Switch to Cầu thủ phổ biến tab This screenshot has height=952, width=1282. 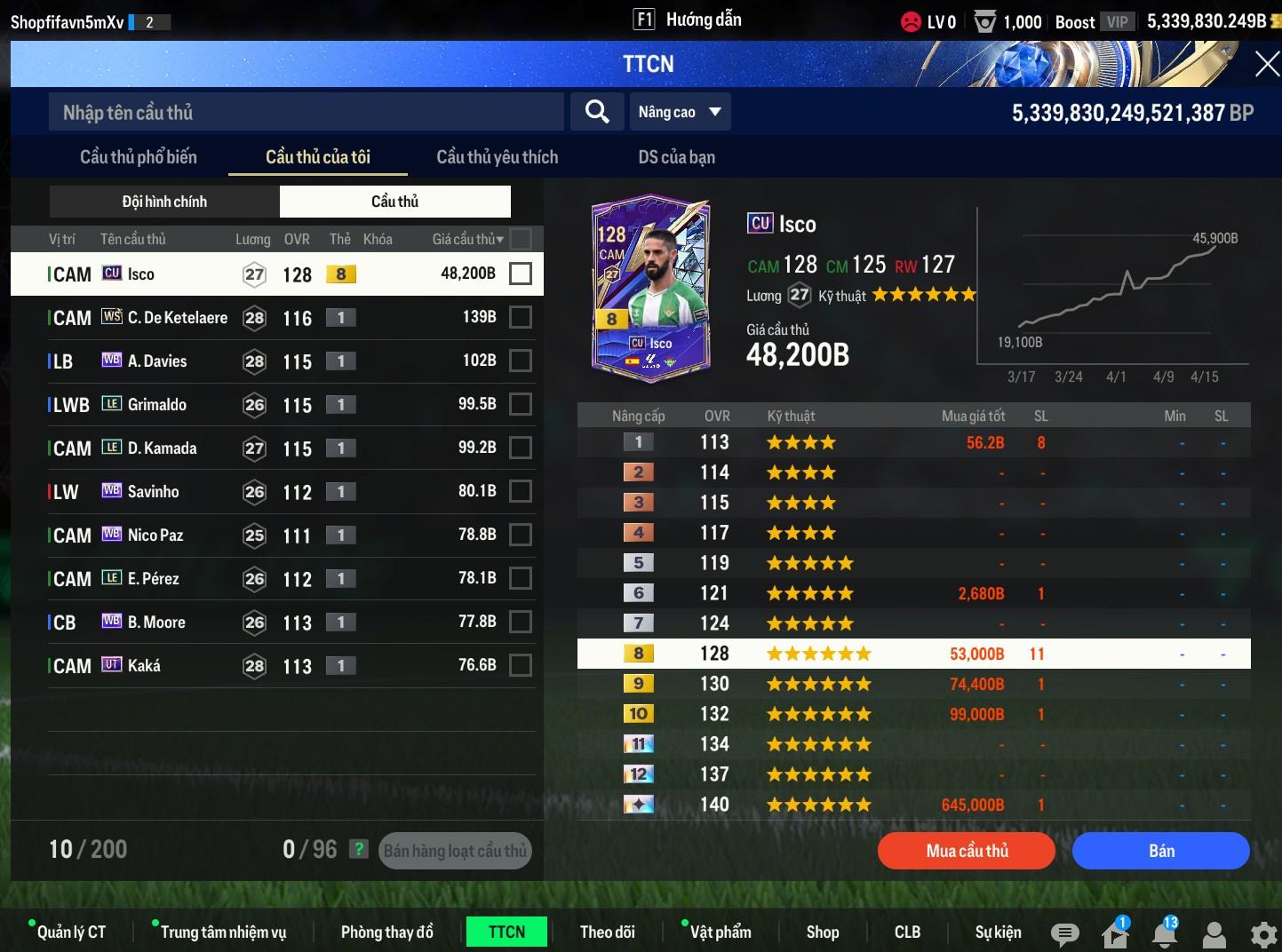click(139, 157)
